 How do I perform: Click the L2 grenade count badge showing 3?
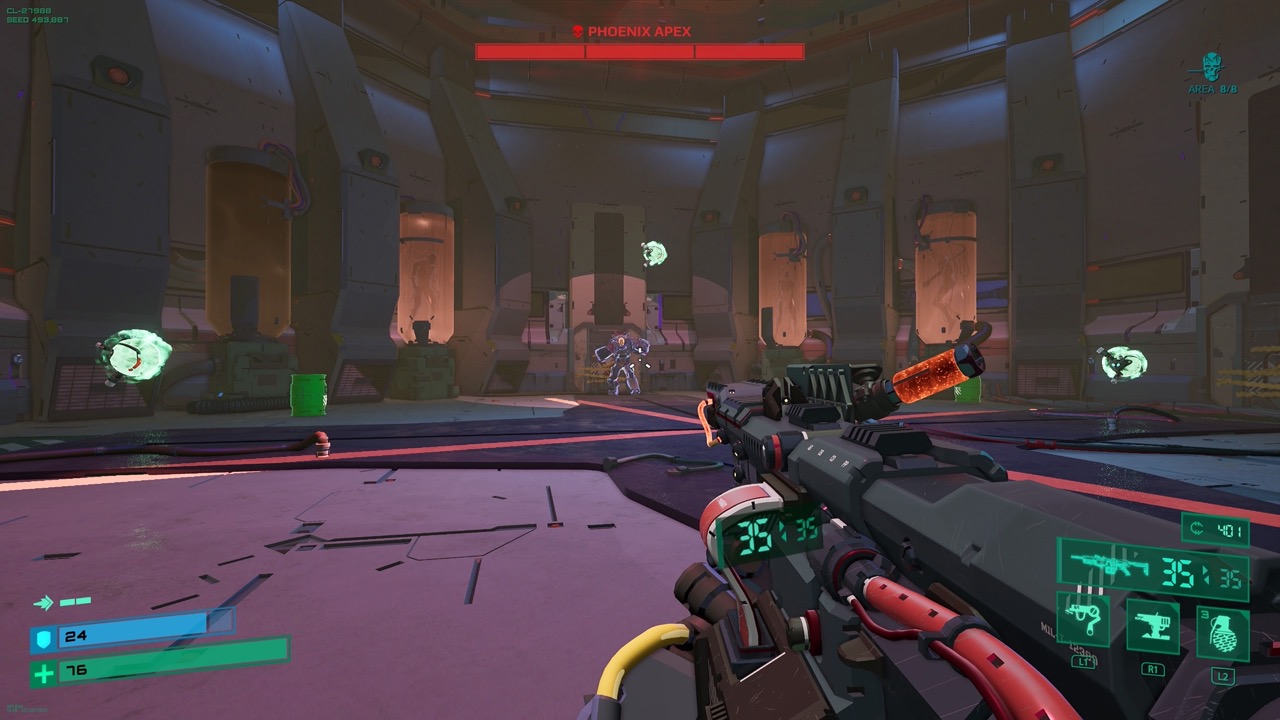point(1204,612)
